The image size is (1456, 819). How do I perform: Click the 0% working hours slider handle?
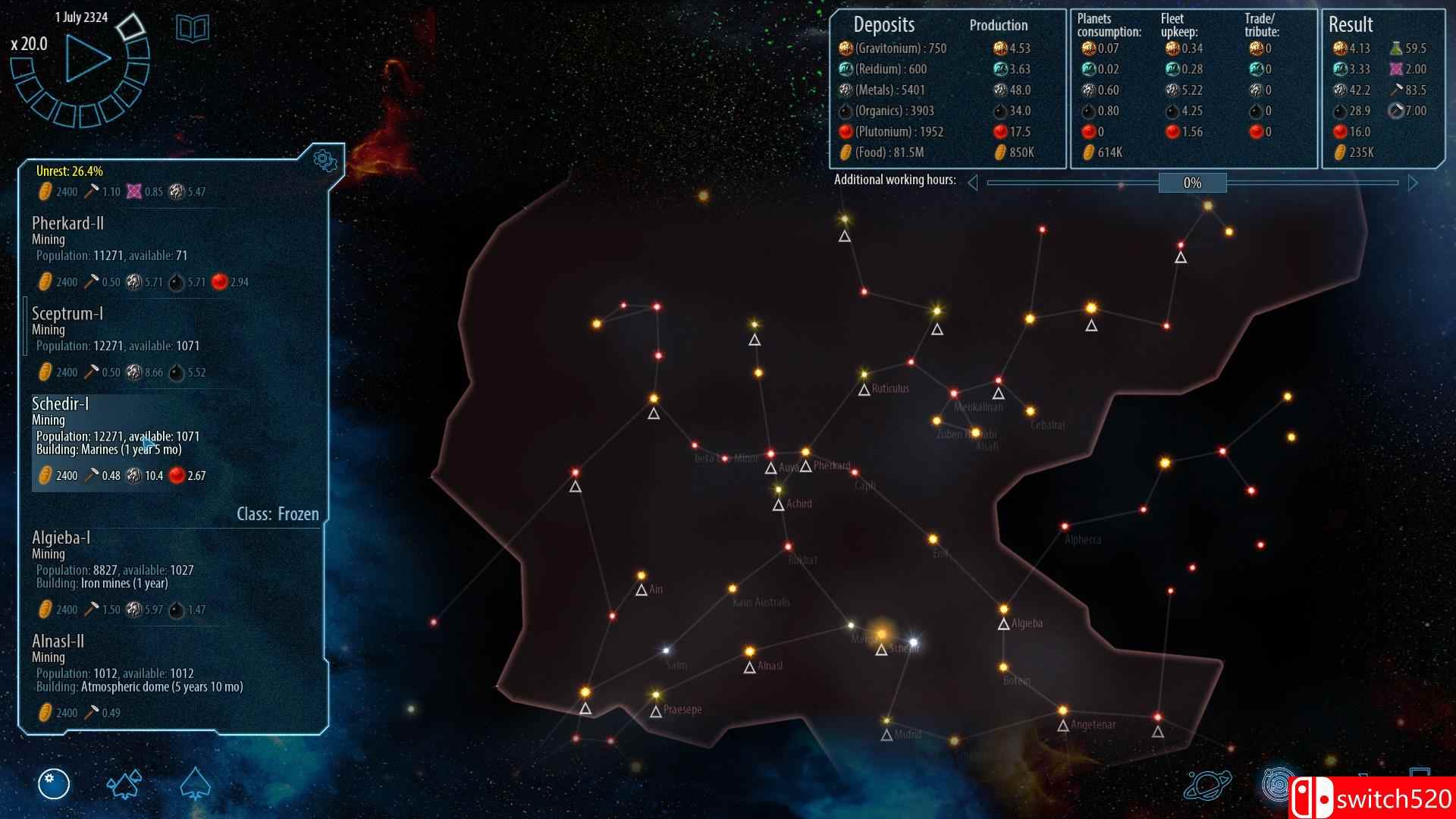[x=1193, y=183]
